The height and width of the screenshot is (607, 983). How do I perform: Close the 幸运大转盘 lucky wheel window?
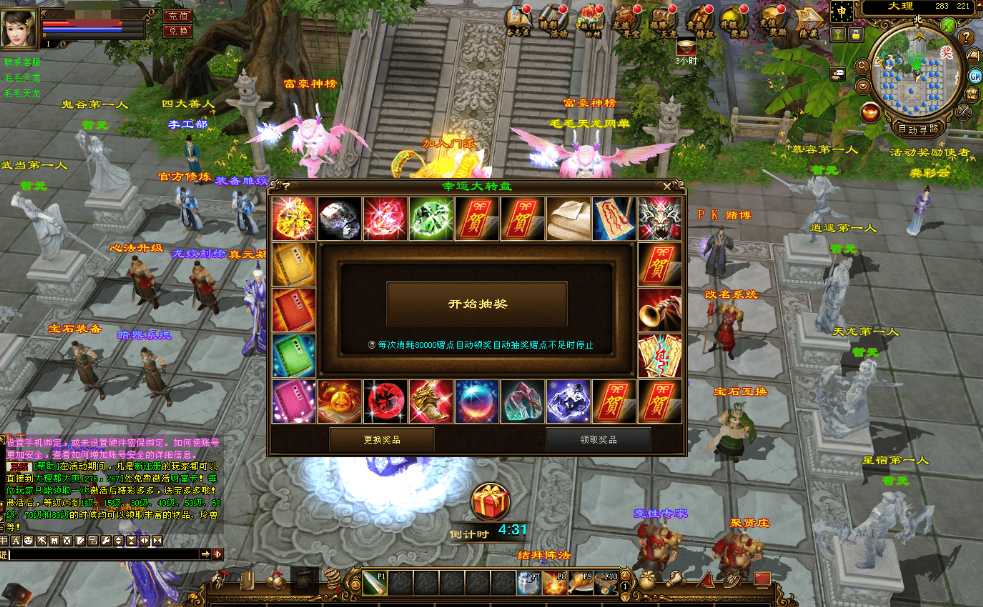(667, 186)
